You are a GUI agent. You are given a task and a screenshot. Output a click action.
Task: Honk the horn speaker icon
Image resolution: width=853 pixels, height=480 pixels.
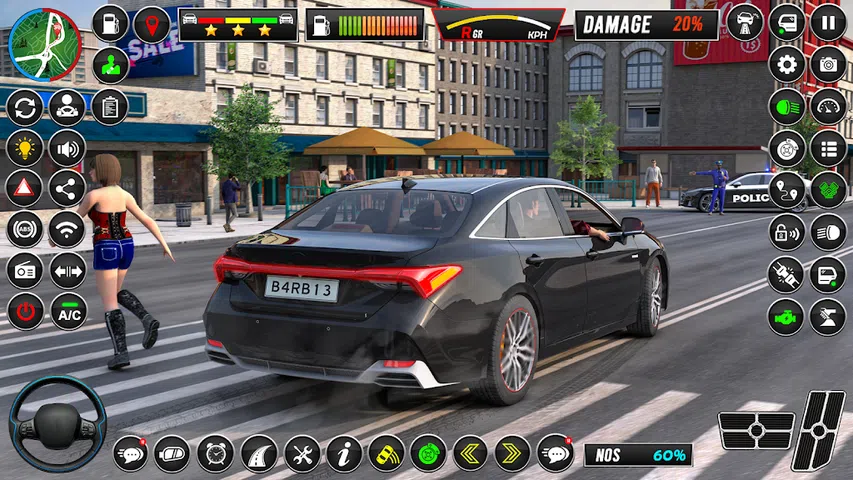(x=67, y=148)
